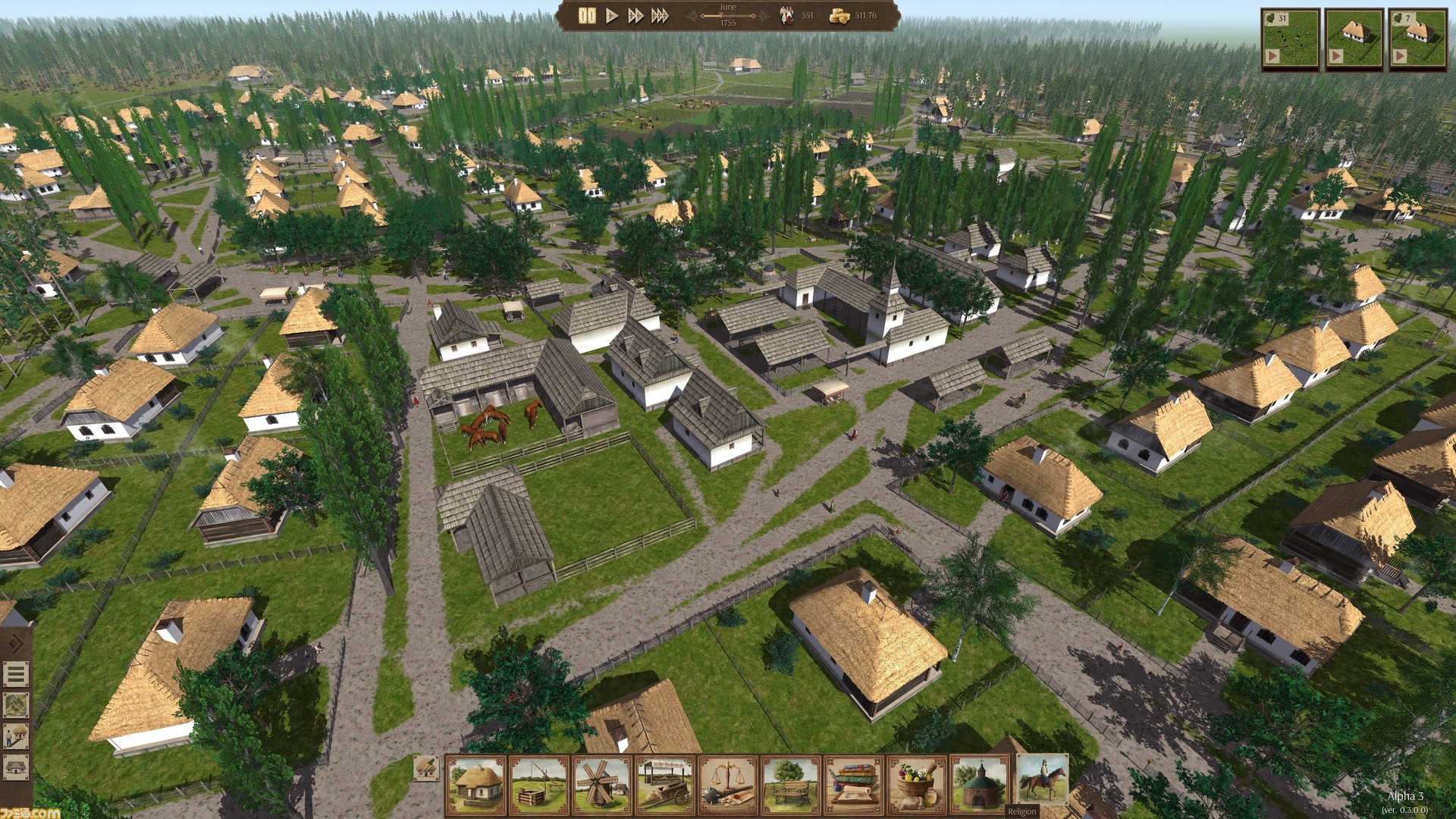Click the market cart trade icon
The height and width of the screenshot is (819, 1456).
(663, 785)
